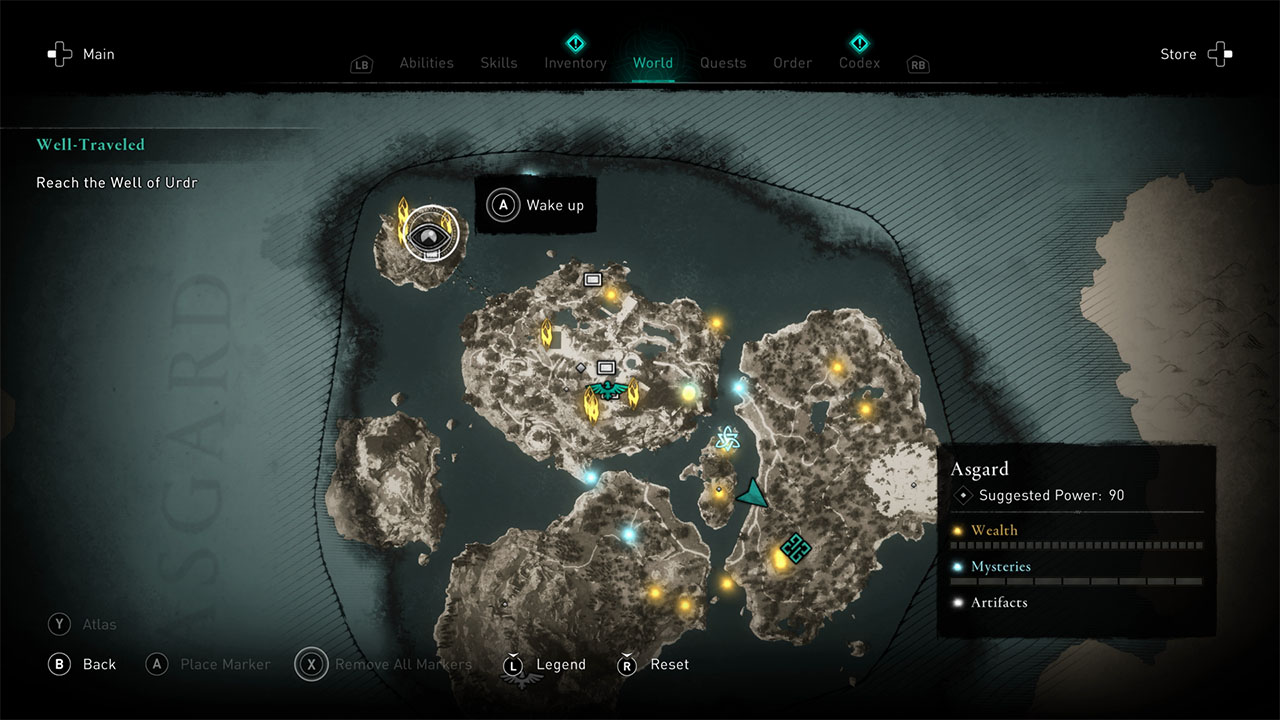
Task: Open the Quests tab
Action: coord(723,63)
